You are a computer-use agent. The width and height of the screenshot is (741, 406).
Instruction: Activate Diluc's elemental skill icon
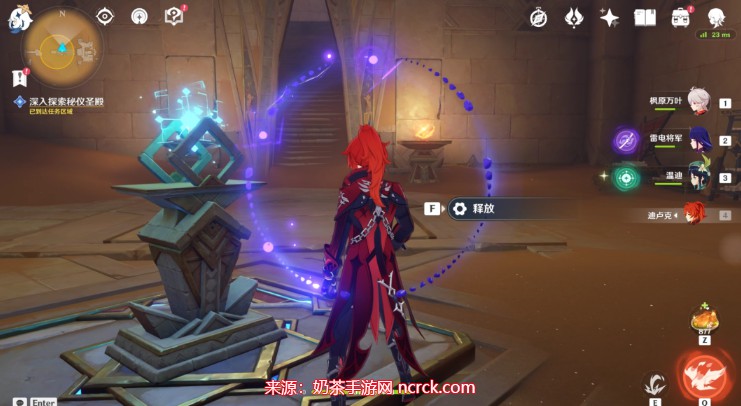(655, 382)
